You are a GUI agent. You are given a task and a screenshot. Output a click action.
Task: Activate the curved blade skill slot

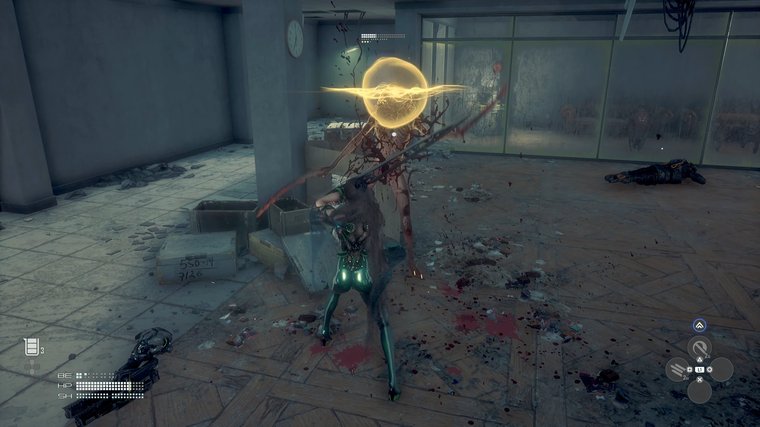click(x=699, y=348)
